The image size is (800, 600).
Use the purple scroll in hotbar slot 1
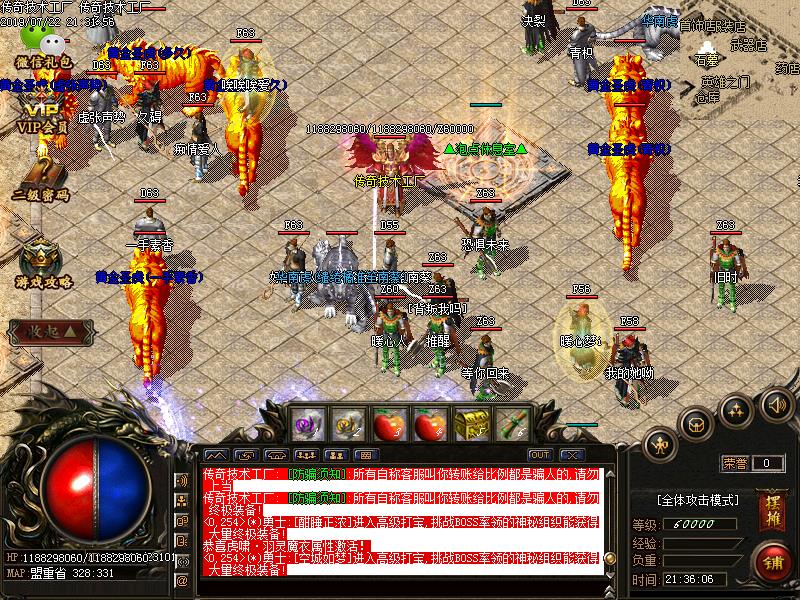coord(305,424)
